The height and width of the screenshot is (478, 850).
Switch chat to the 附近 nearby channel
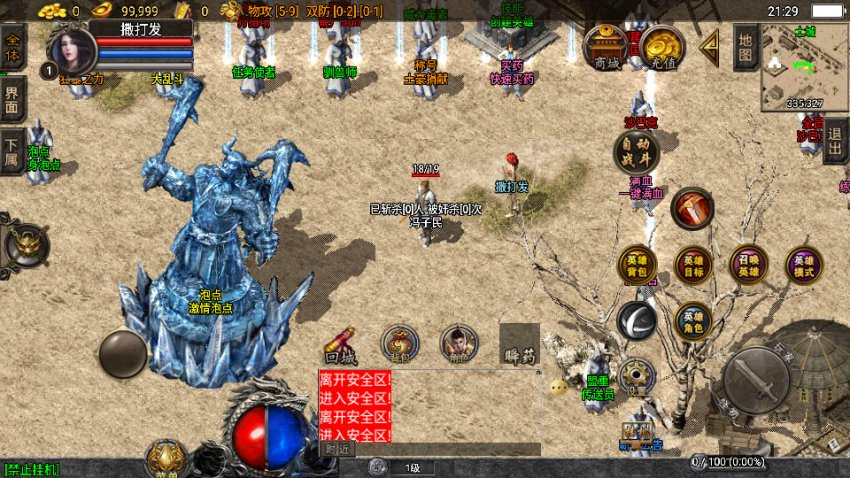(x=338, y=450)
